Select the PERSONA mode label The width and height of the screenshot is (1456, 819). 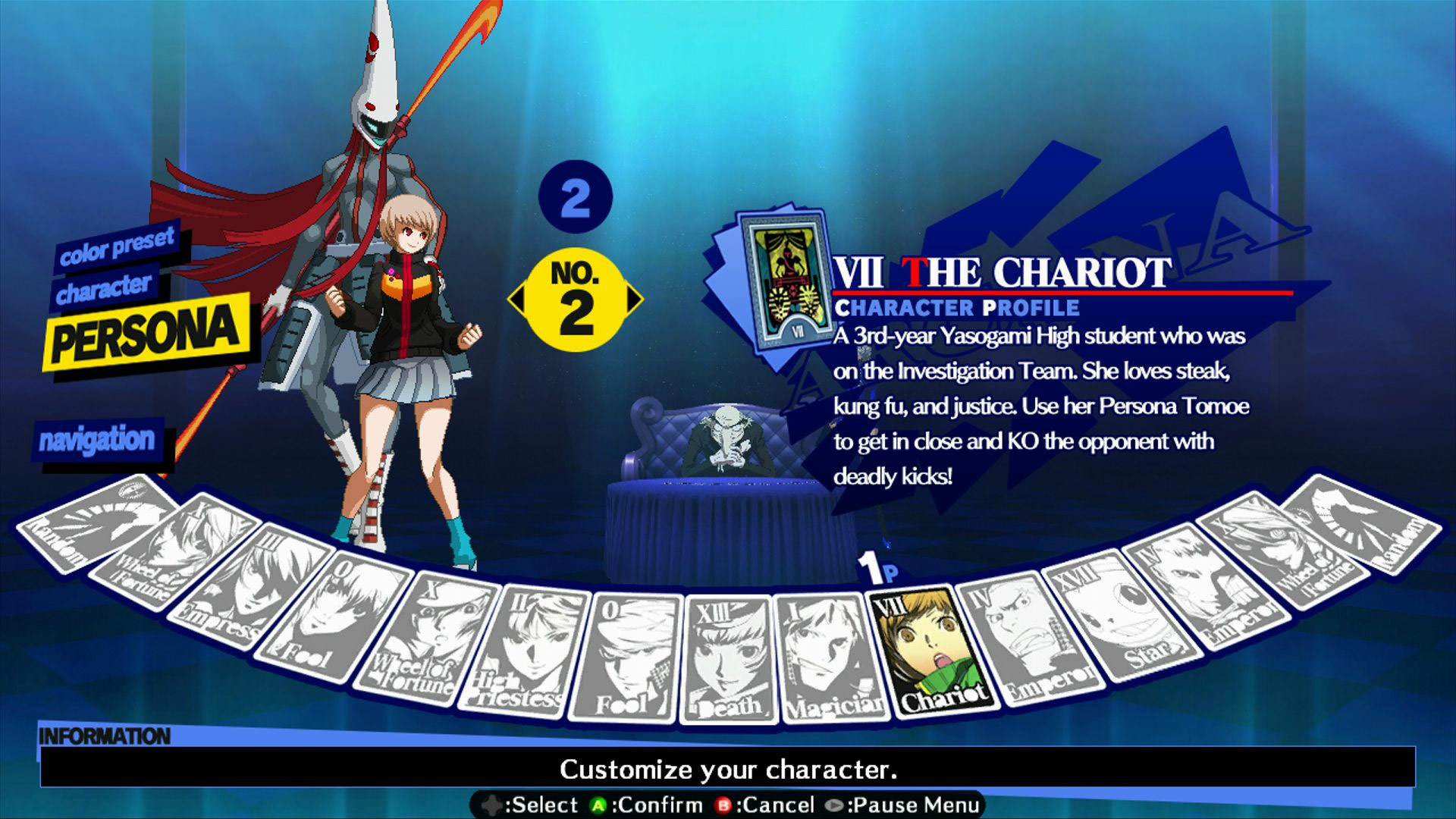pyautogui.click(x=140, y=334)
